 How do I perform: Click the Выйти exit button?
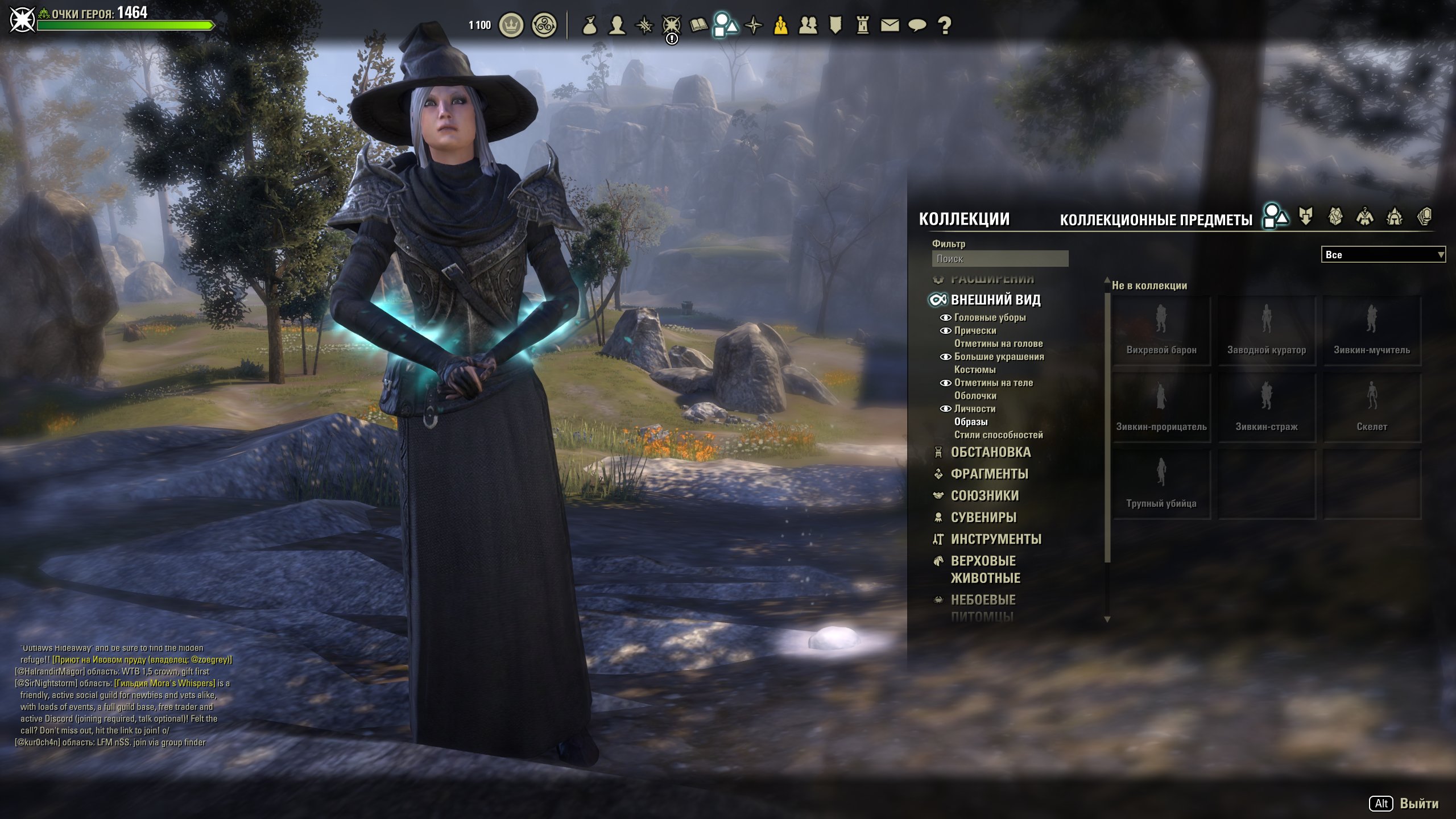point(1418,803)
